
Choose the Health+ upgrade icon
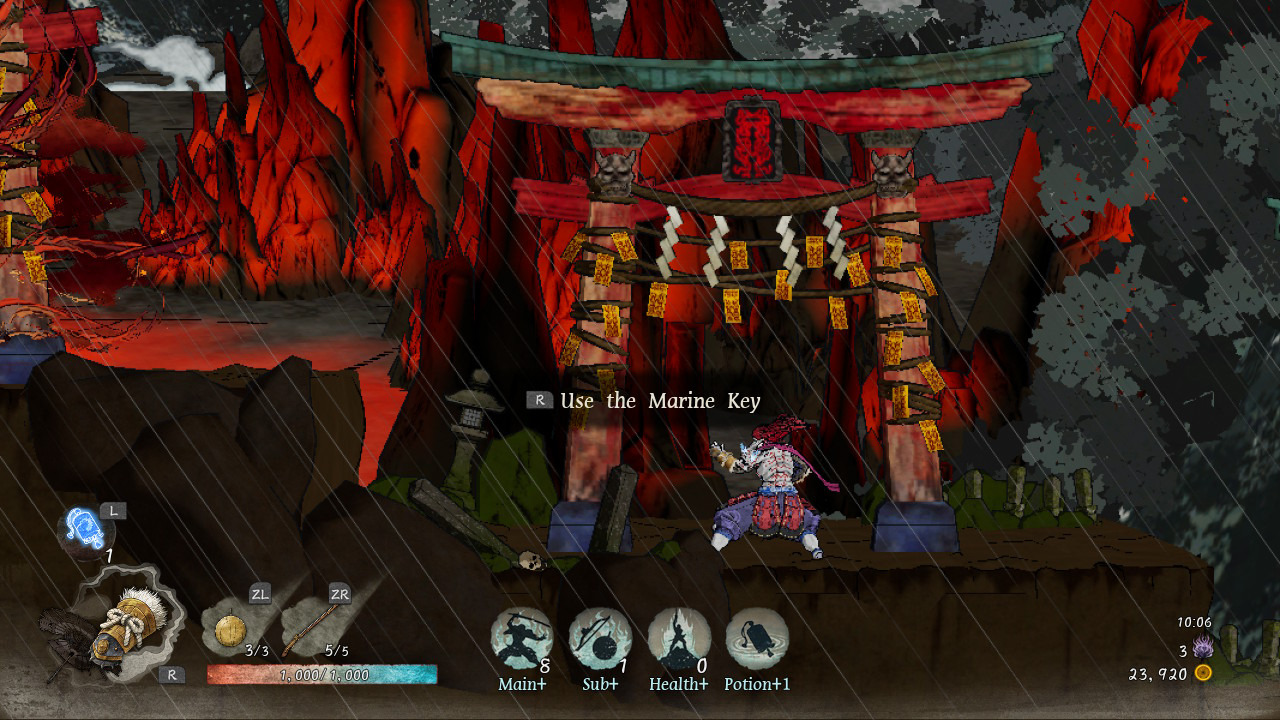[x=679, y=638]
